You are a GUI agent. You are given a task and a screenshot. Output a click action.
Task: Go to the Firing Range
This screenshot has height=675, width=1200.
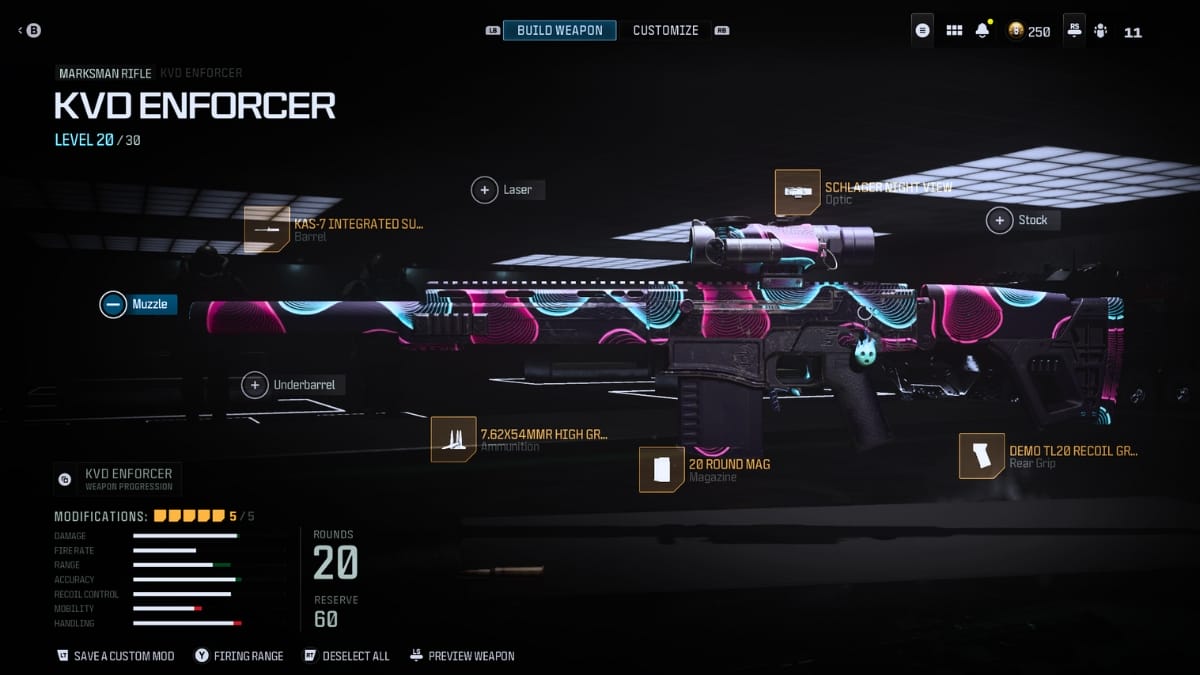click(x=239, y=656)
